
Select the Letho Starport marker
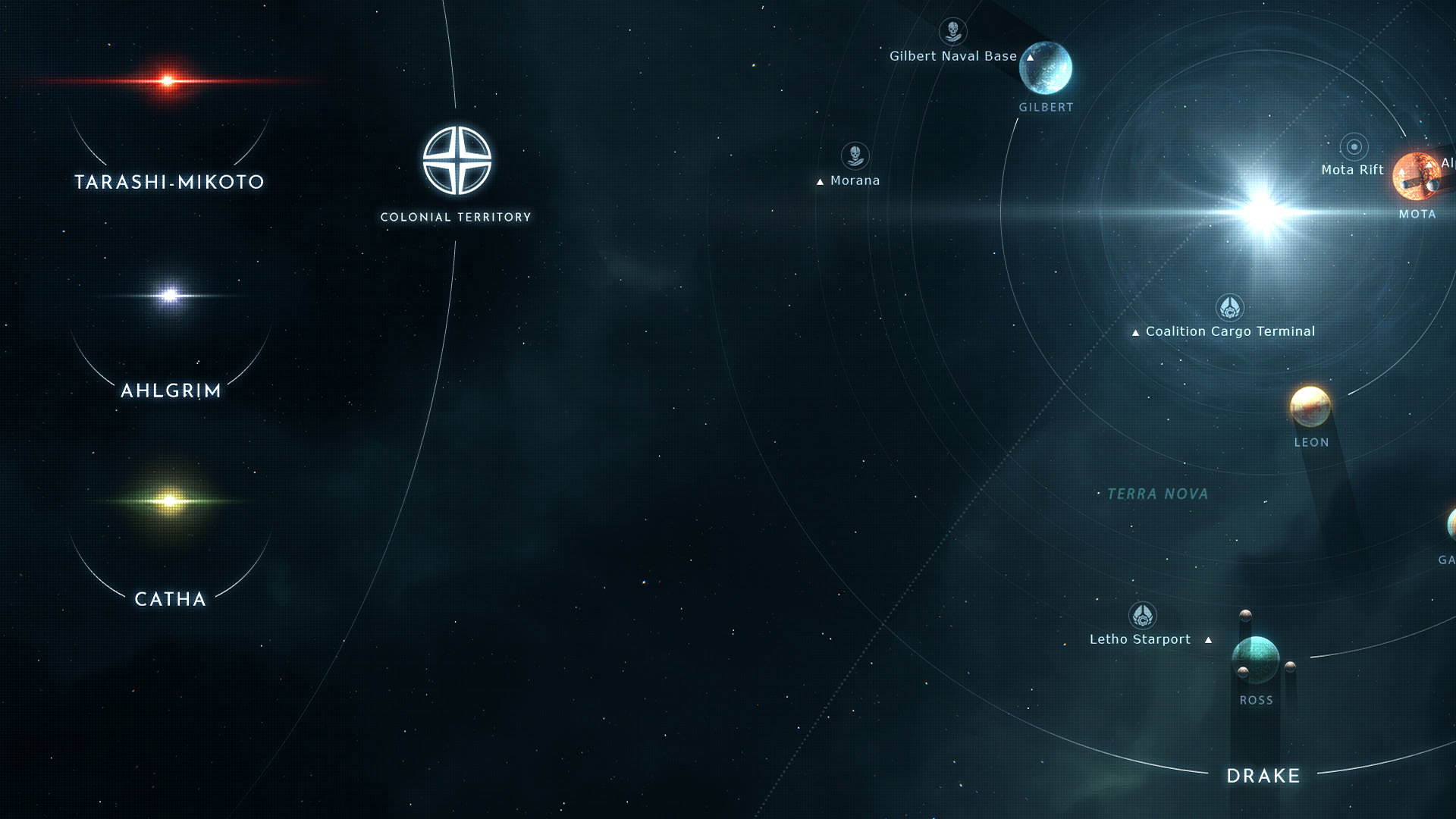pos(1142,616)
